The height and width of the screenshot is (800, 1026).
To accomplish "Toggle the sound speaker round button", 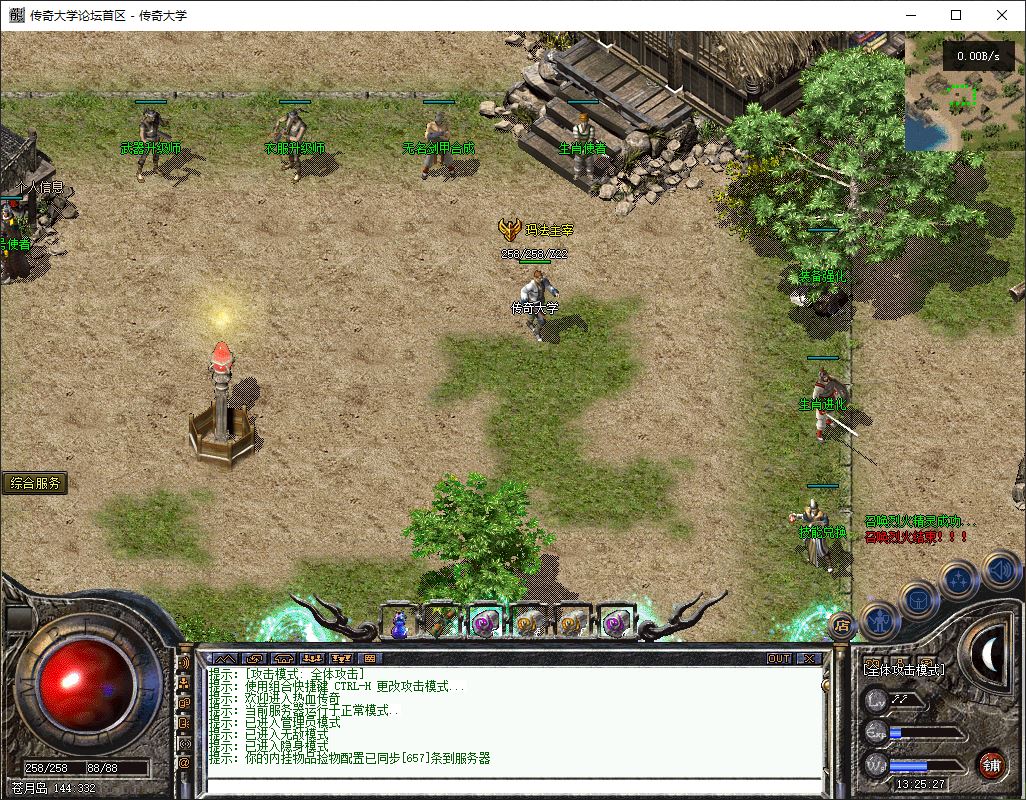I will 1000,570.
